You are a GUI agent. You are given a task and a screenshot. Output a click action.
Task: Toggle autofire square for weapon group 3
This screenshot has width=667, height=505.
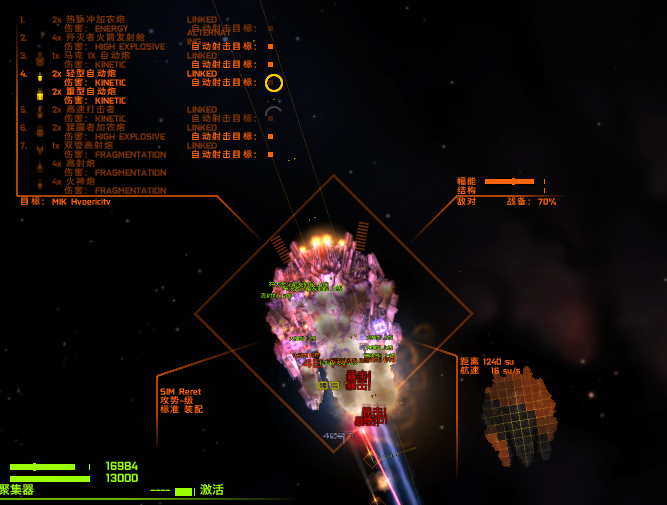[270, 65]
